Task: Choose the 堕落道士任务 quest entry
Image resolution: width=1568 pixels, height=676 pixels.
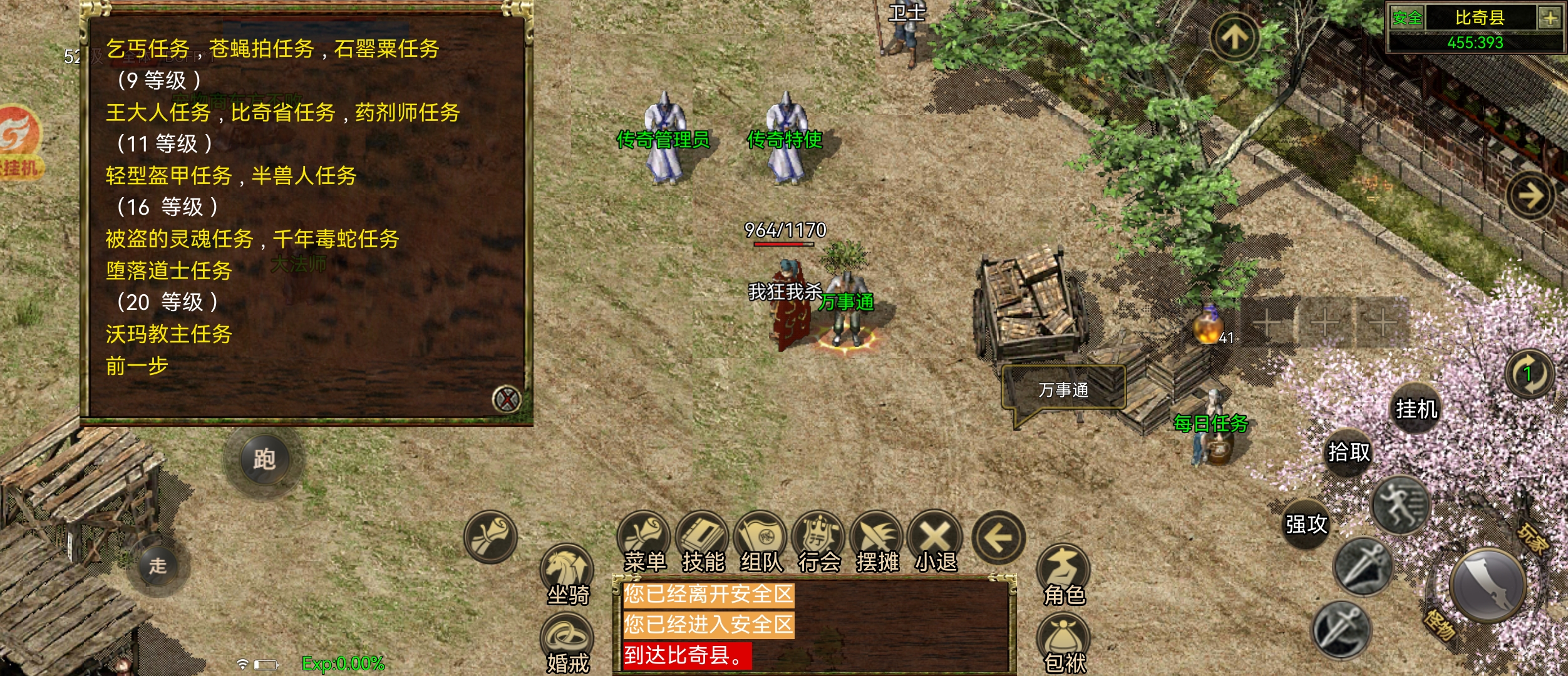Action: coord(168,270)
